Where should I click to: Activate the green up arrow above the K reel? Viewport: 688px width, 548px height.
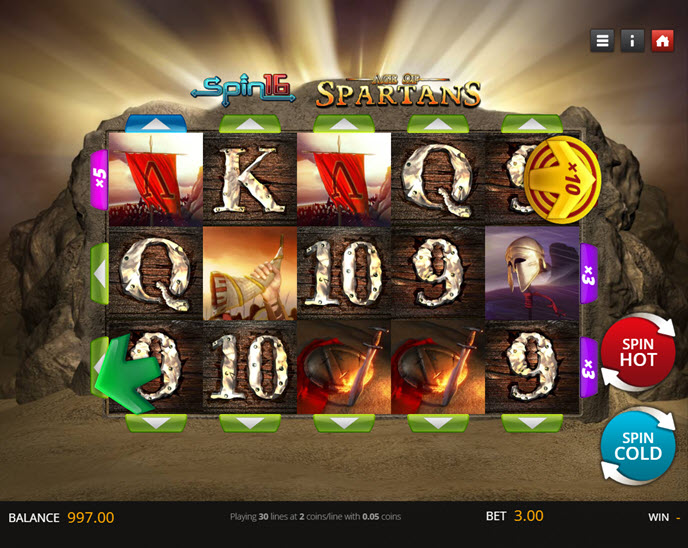250,124
